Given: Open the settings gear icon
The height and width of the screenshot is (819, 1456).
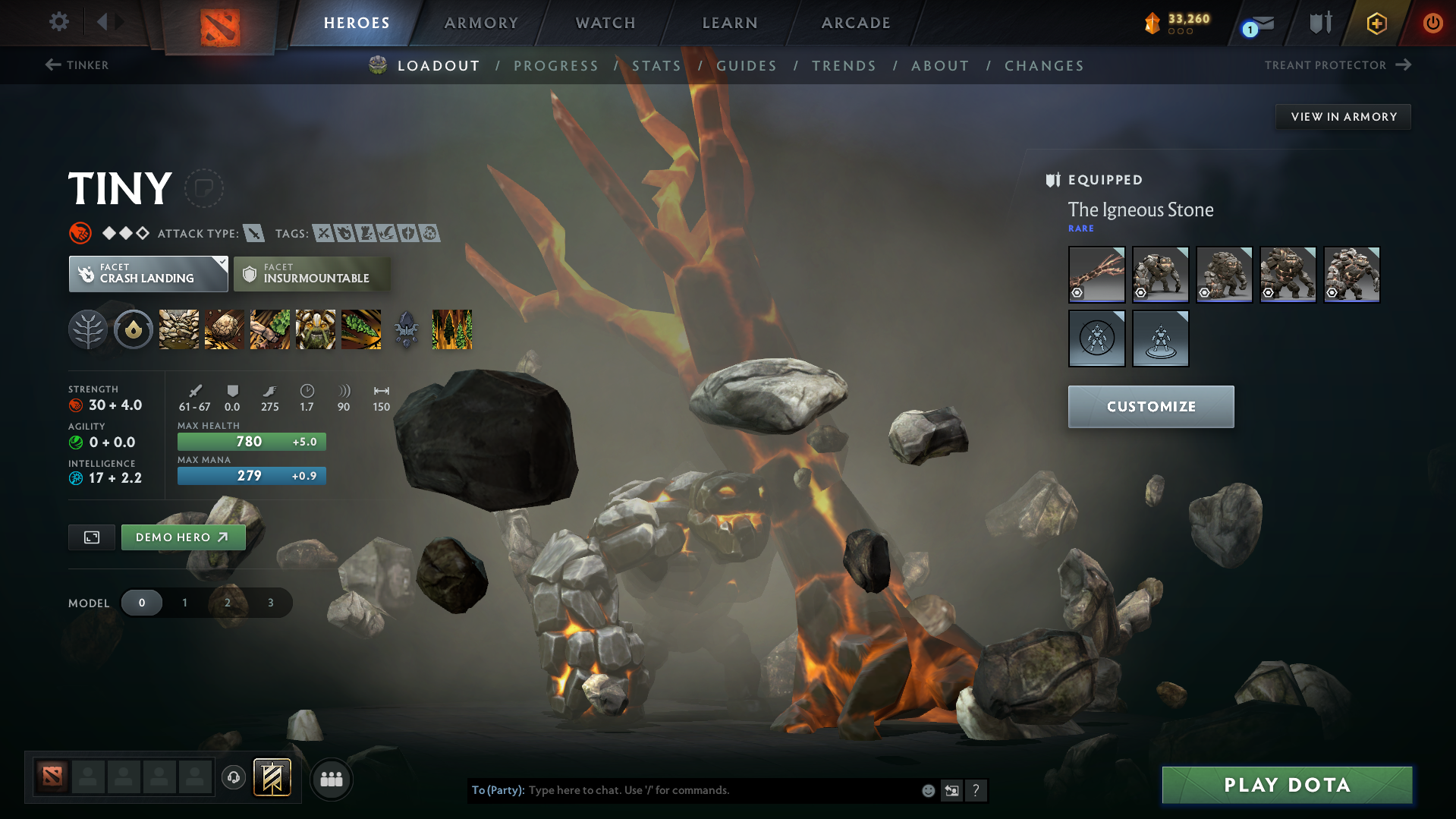Looking at the screenshot, I should 58,22.
